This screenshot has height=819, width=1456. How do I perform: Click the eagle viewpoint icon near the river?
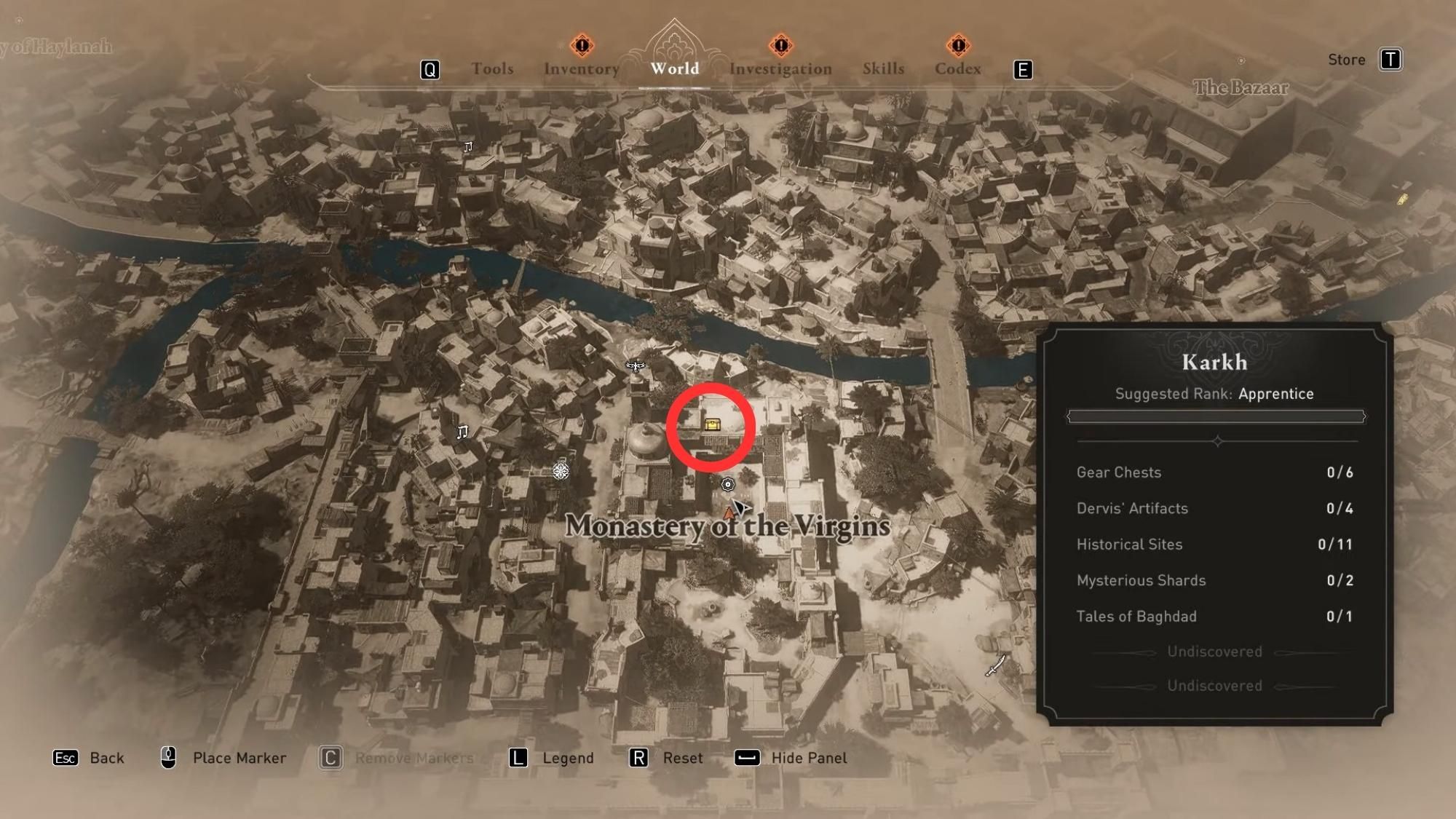pos(635,365)
